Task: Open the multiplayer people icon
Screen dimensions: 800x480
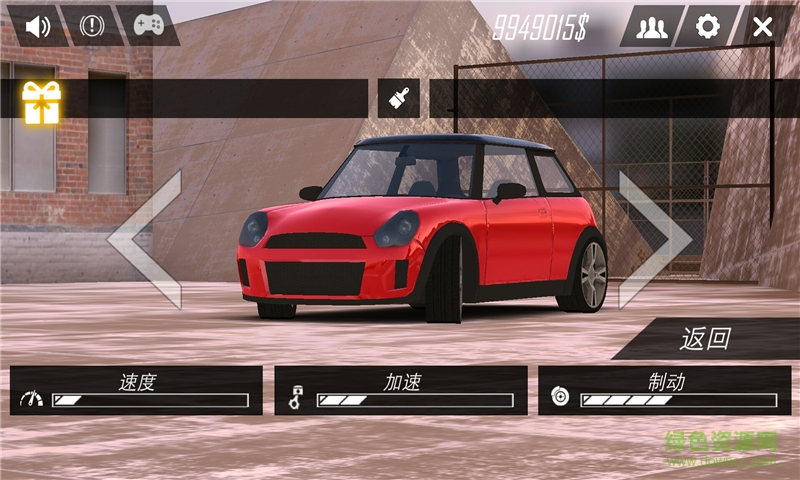Action: coord(651,27)
